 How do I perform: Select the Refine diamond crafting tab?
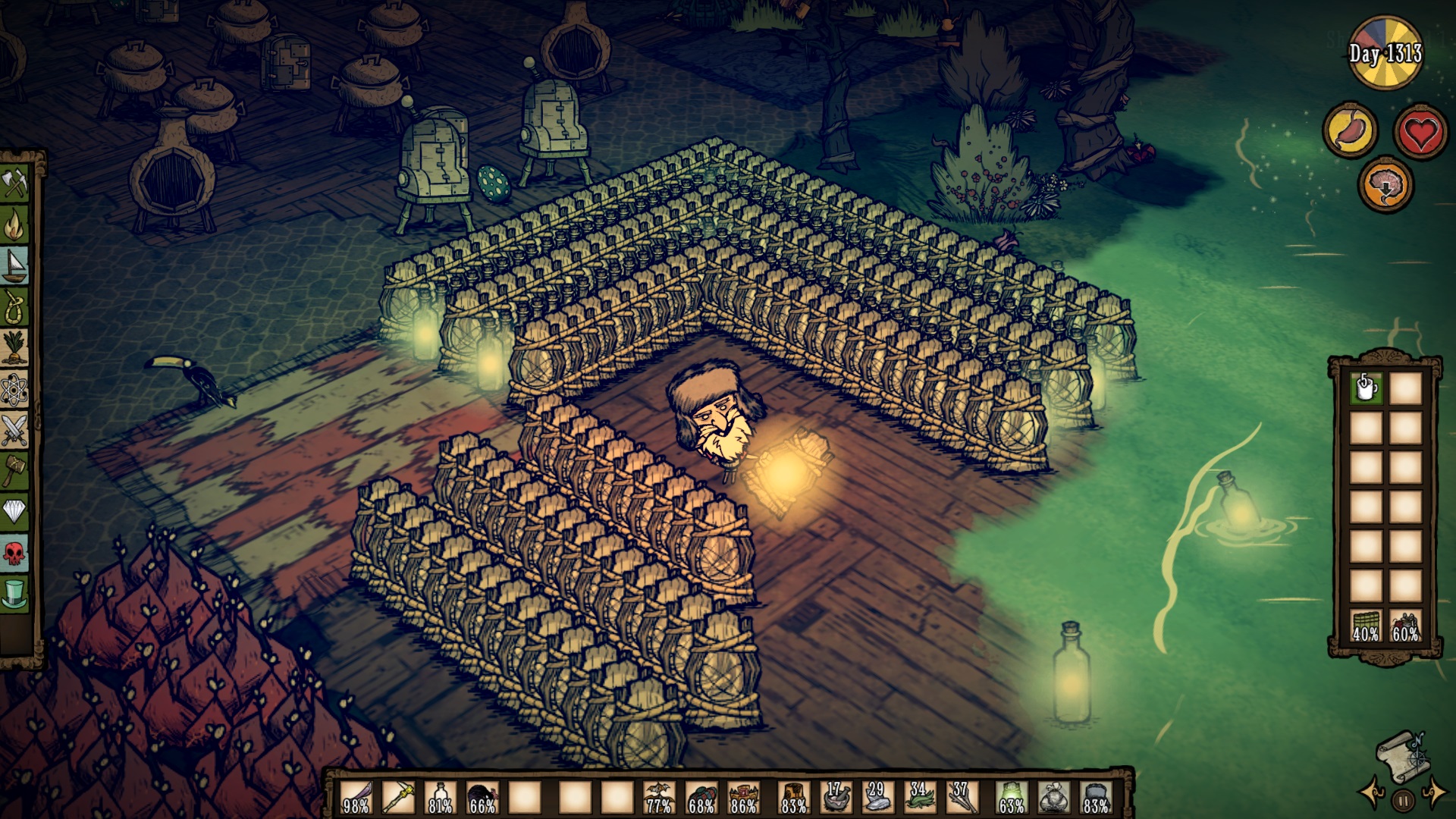point(15,512)
